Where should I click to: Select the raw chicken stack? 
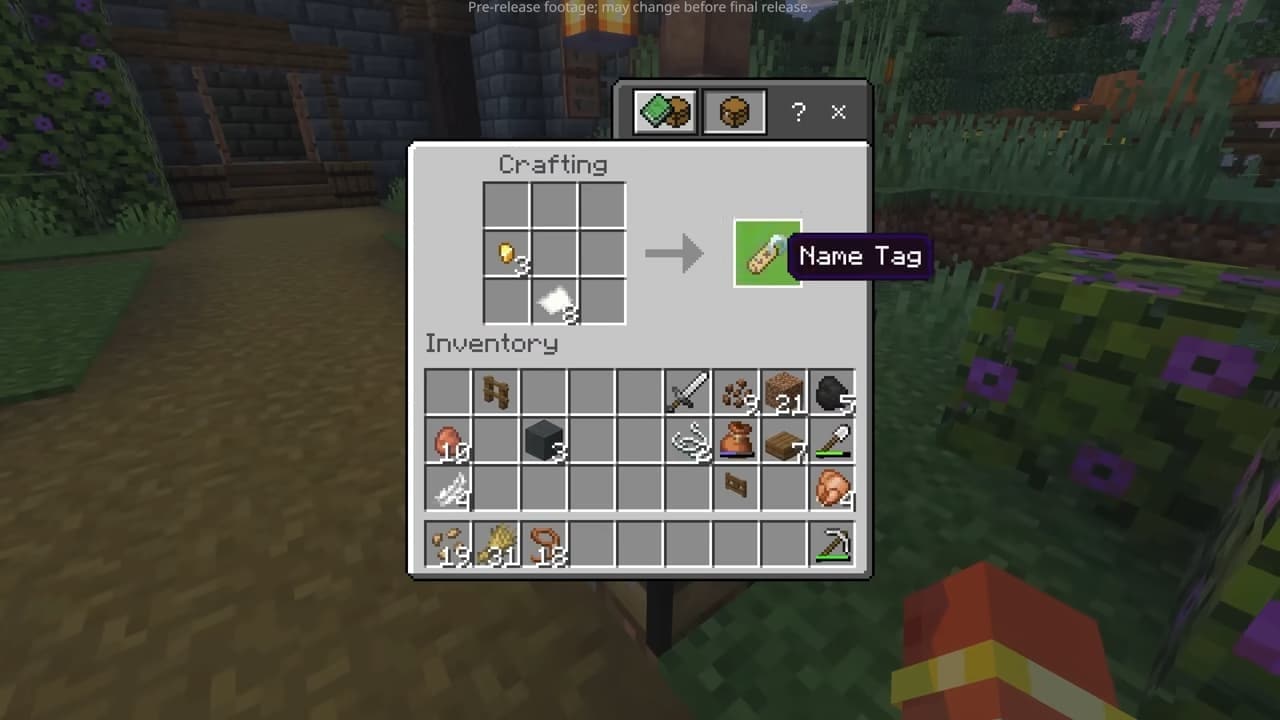pyautogui.click(x=832, y=488)
